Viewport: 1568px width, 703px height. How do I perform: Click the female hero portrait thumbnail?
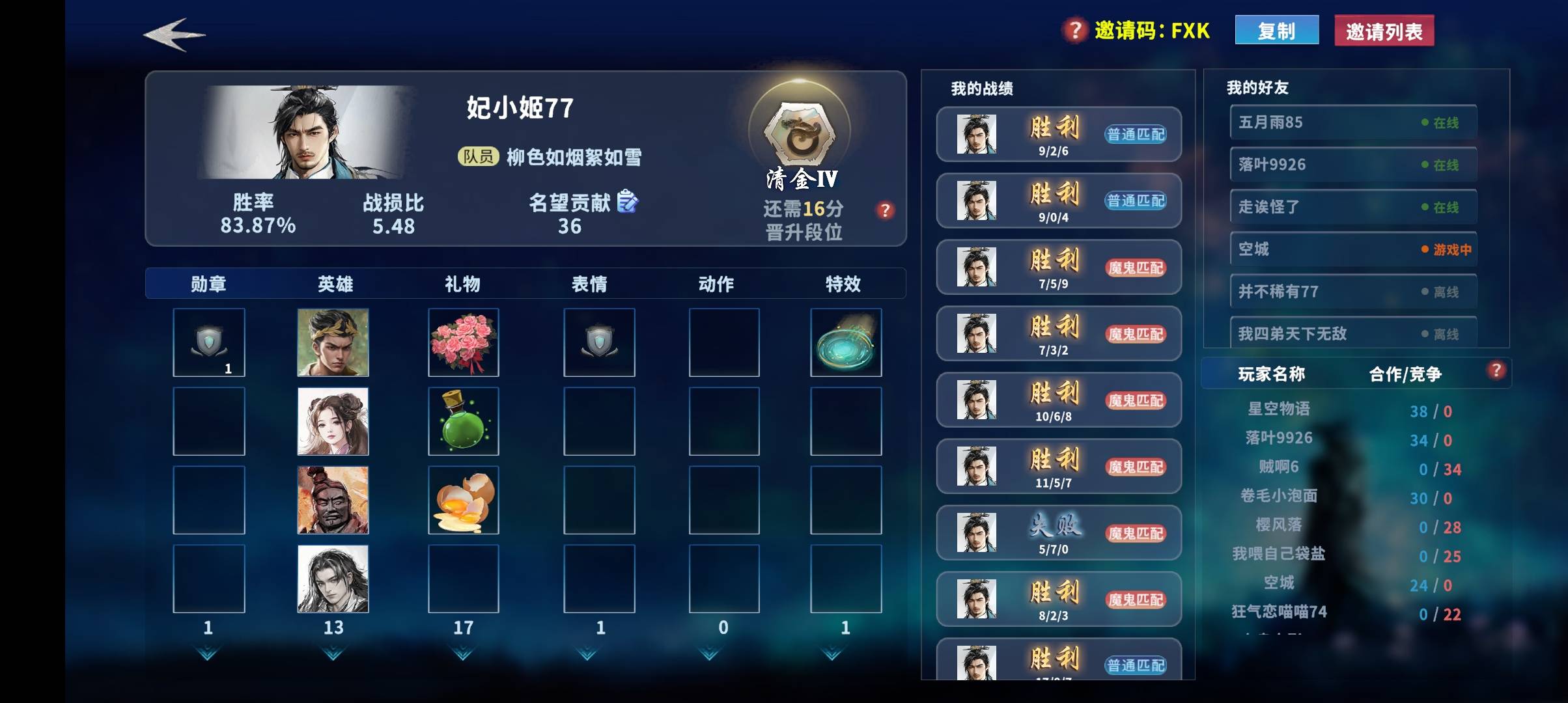point(333,420)
